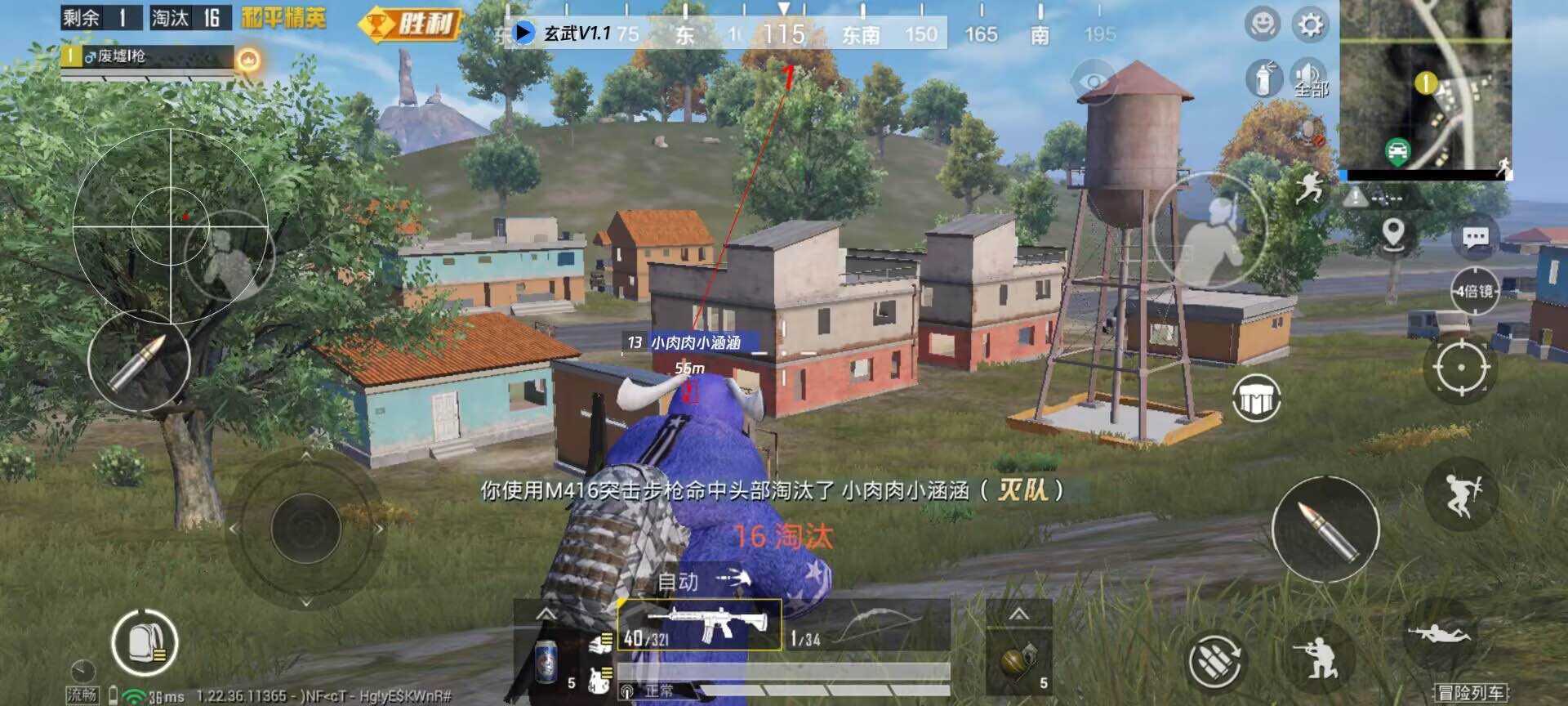The width and height of the screenshot is (1568, 706).
Task: Activate the jump button
Action: coord(1461,494)
